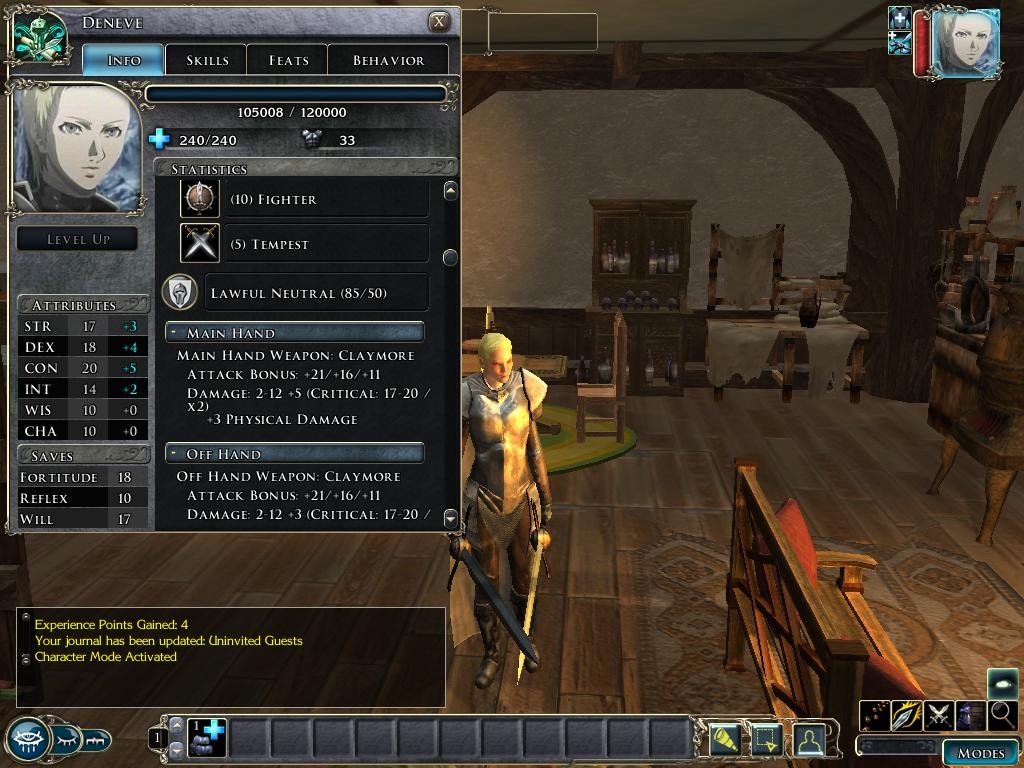Open the character silhouette button
This screenshot has width=1024, height=768.
[x=808, y=739]
